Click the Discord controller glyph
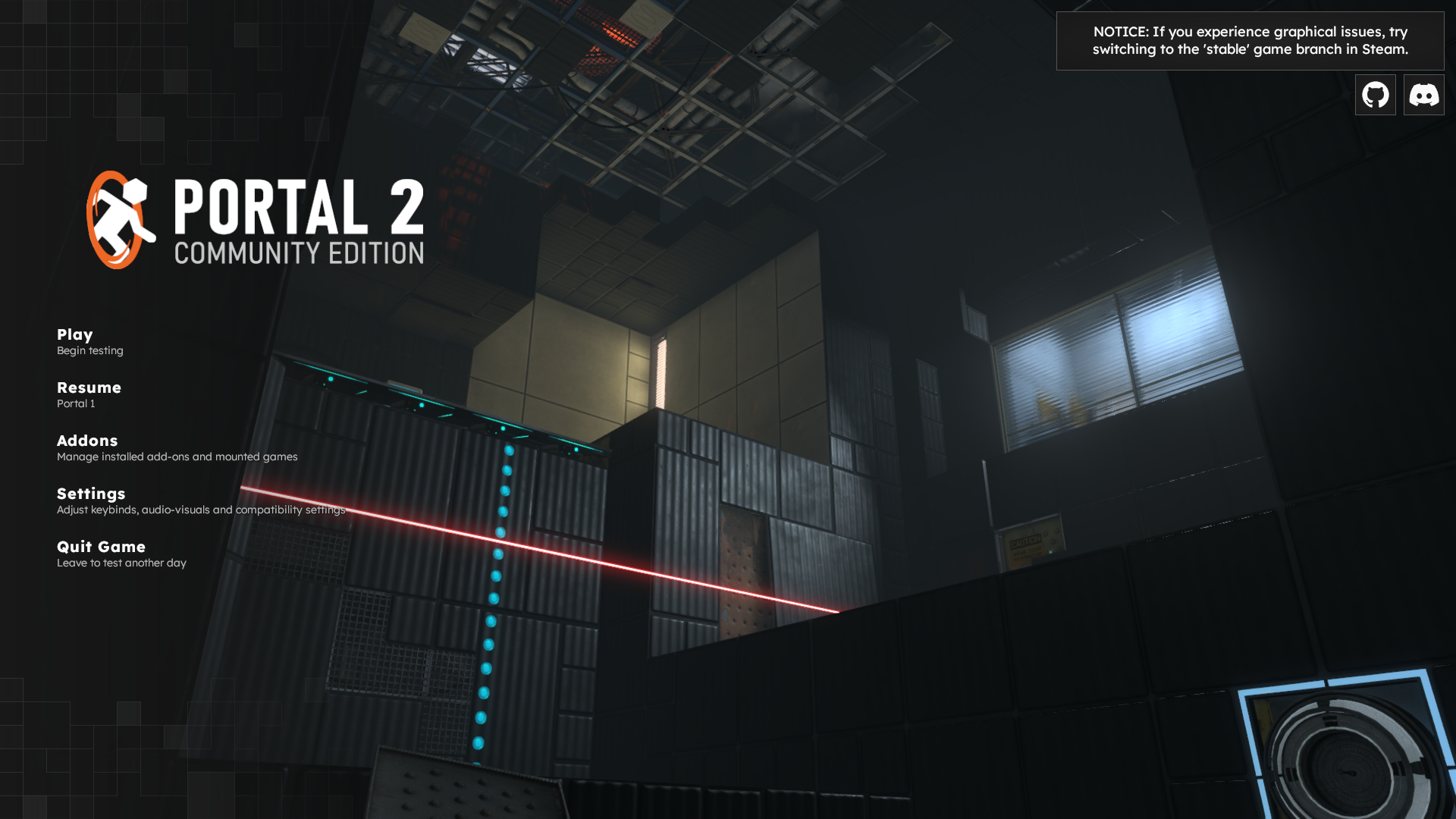This screenshot has height=819, width=1456. point(1423,96)
